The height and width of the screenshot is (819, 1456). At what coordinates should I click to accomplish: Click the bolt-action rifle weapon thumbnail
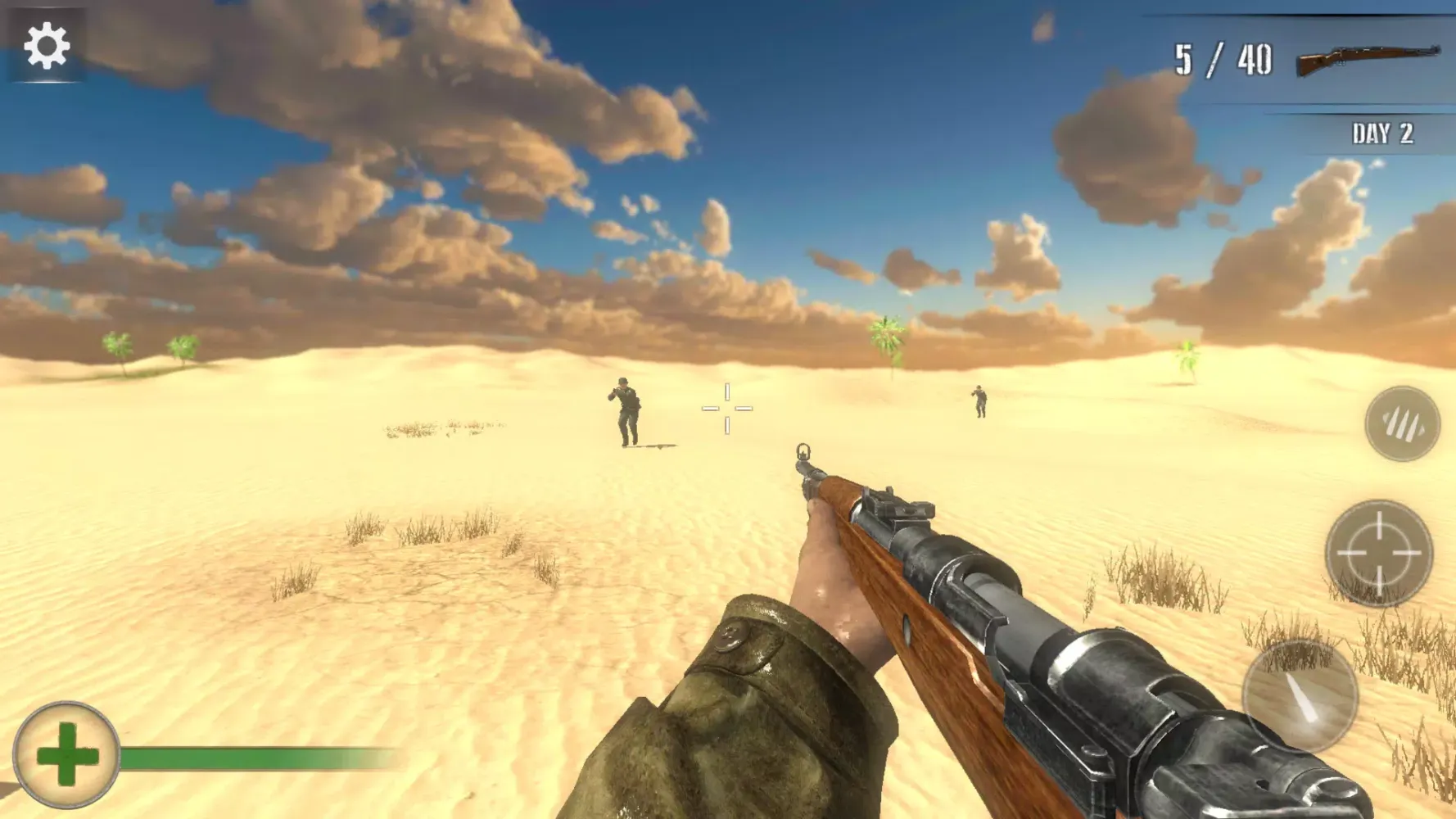pyautogui.click(x=1369, y=59)
